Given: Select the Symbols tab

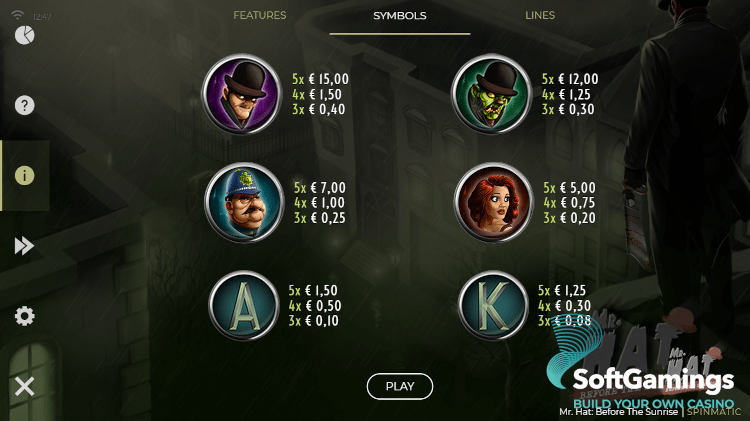Looking at the screenshot, I should [400, 16].
